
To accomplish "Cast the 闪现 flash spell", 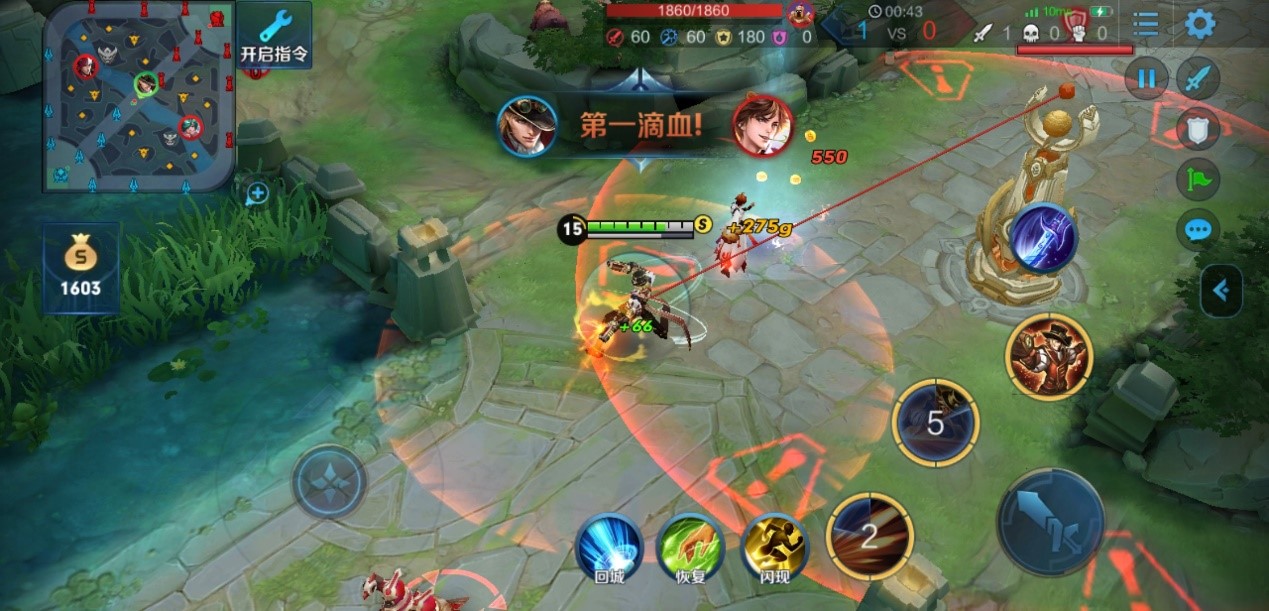I will [774, 546].
